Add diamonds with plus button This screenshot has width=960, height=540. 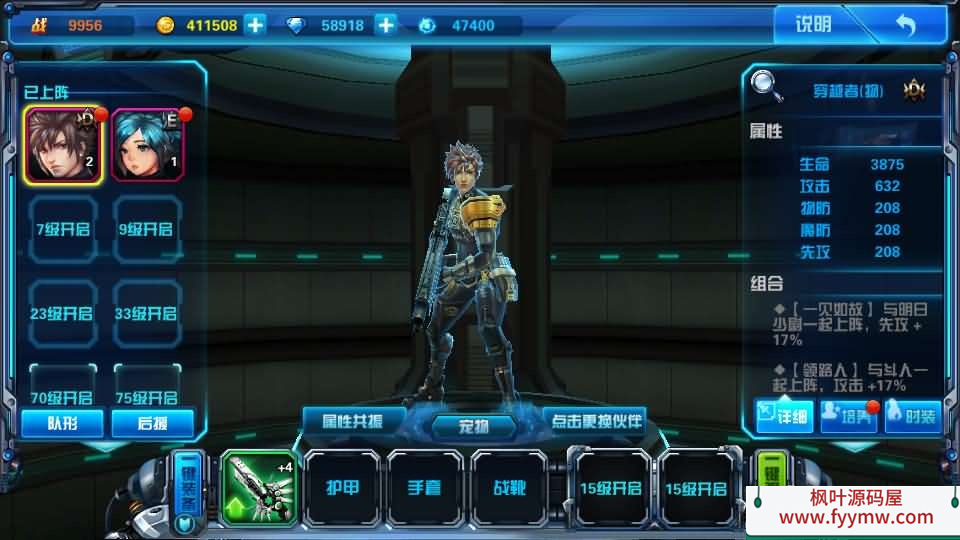coord(386,25)
